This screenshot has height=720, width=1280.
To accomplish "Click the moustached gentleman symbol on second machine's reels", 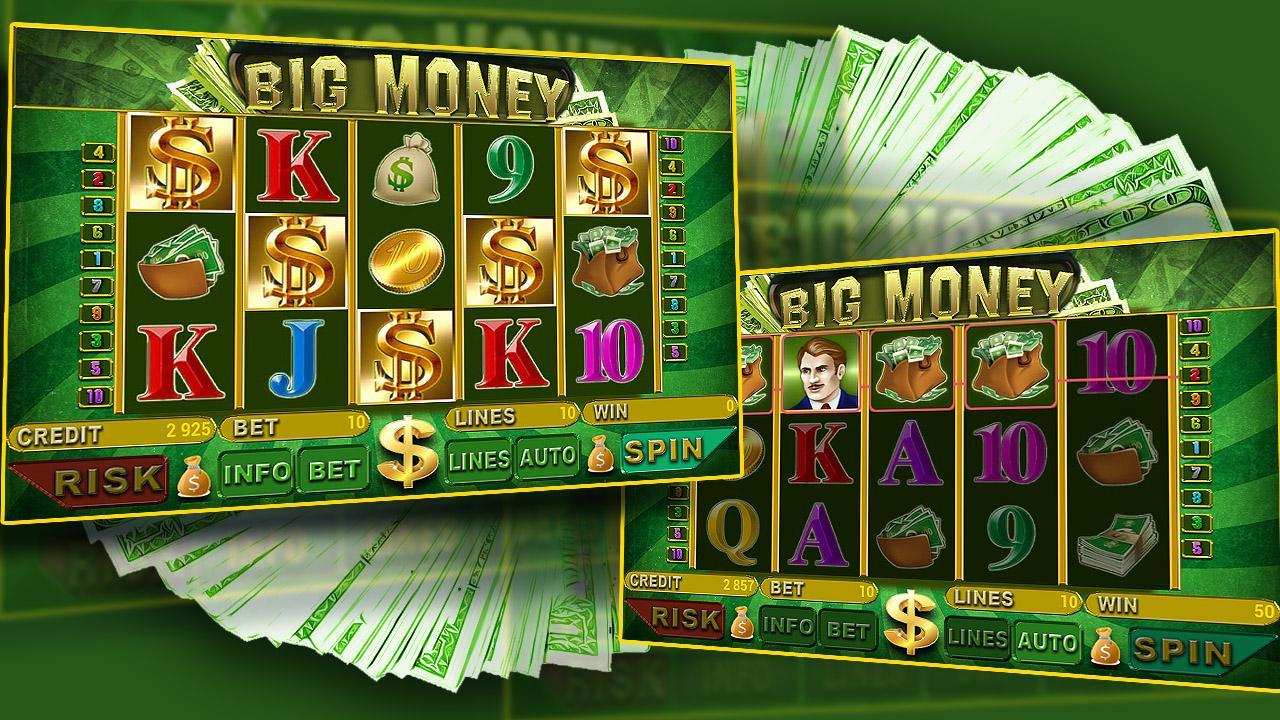I will 822,370.
